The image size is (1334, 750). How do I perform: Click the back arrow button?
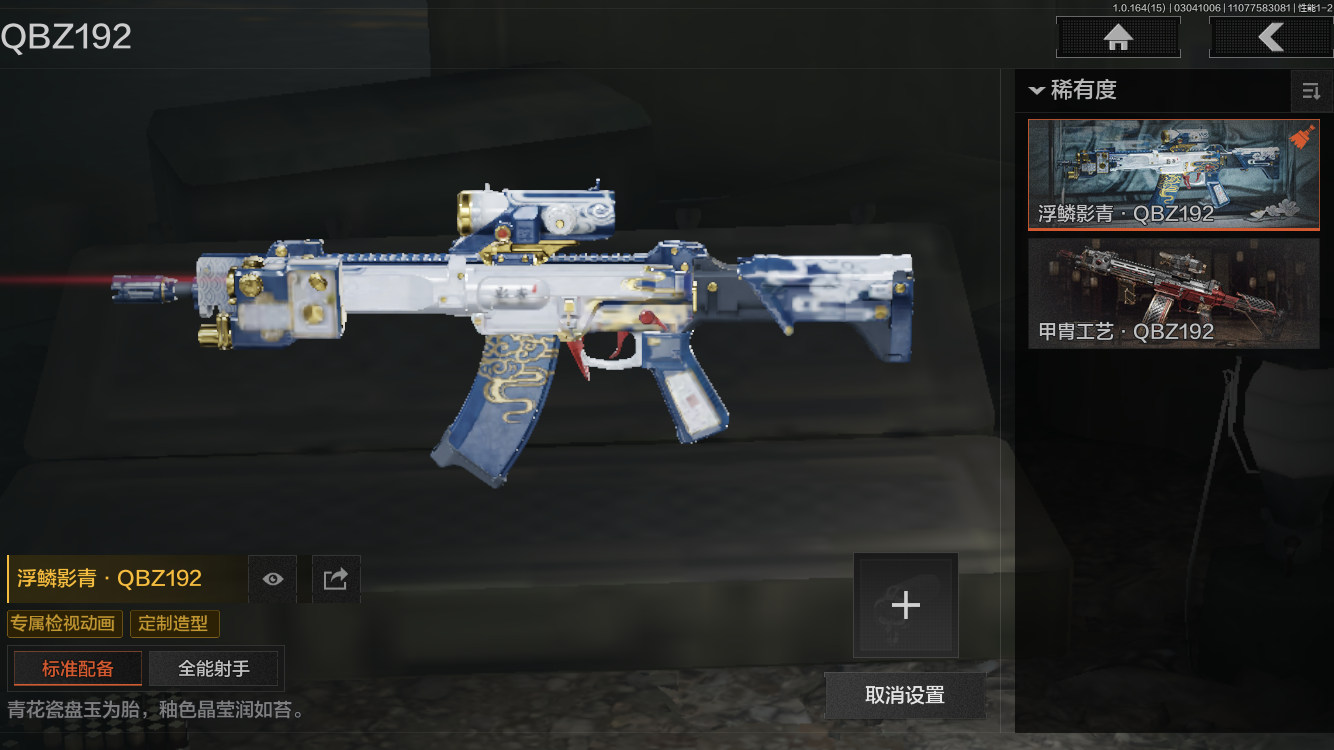click(1270, 38)
